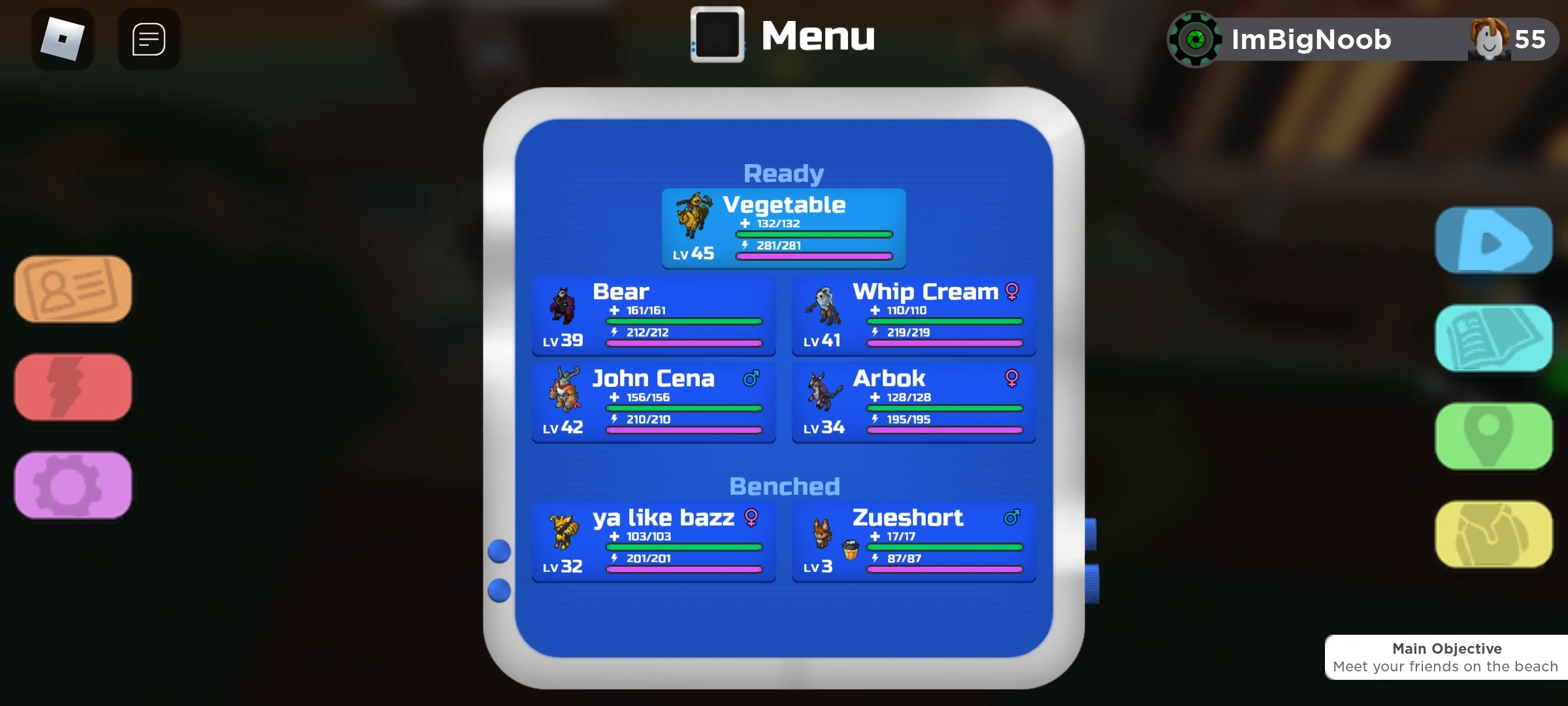Viewport: 1568px width, 706px height.
Task: Select John Cena in the Ready list
Action: click(653, 403)
